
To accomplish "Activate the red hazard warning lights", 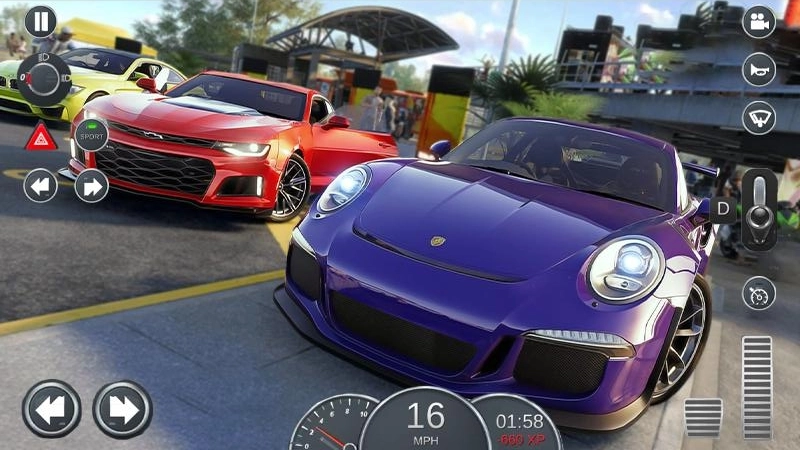I will click(41, 136).
